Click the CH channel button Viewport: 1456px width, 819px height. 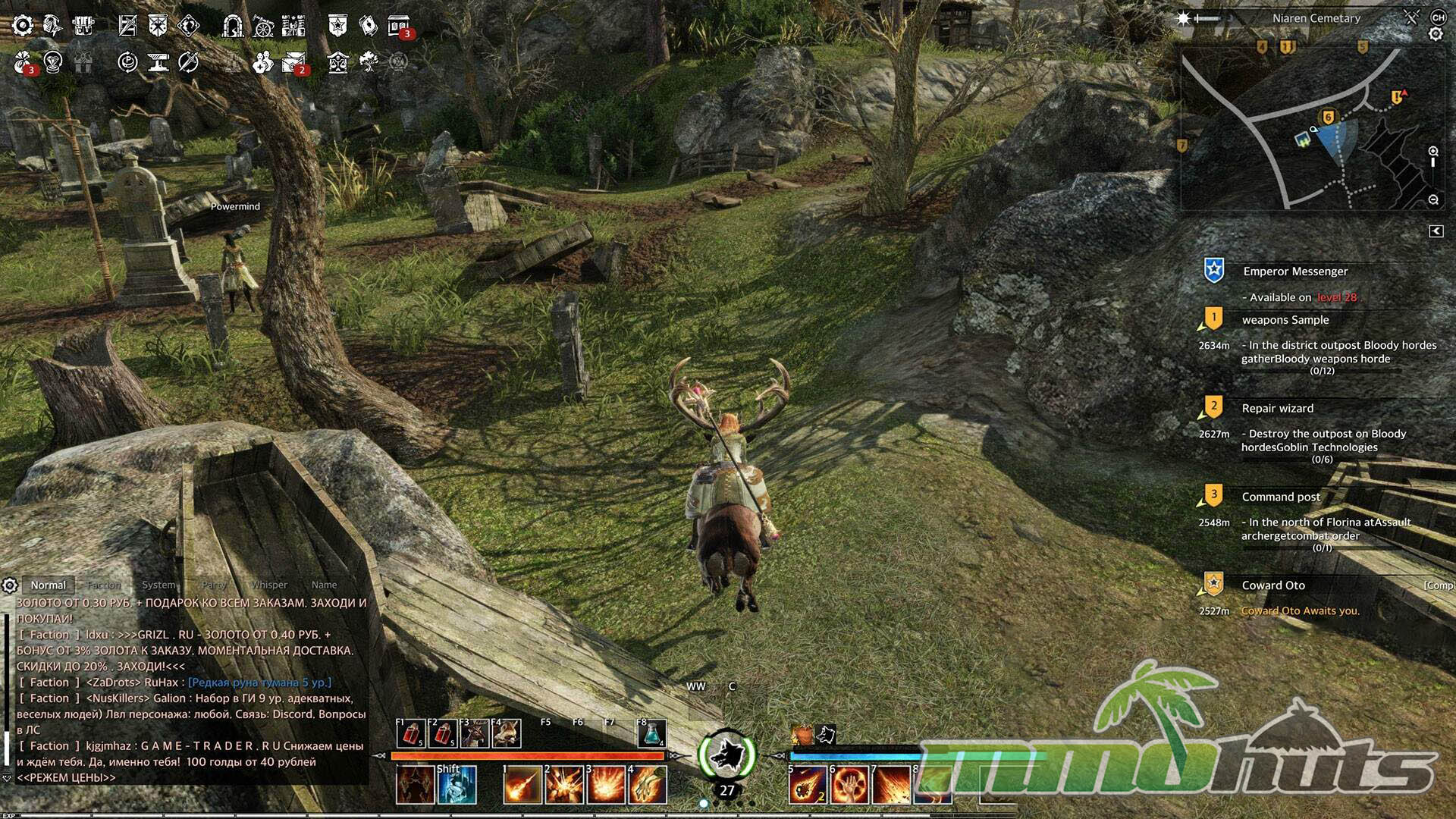[1438, 17]
